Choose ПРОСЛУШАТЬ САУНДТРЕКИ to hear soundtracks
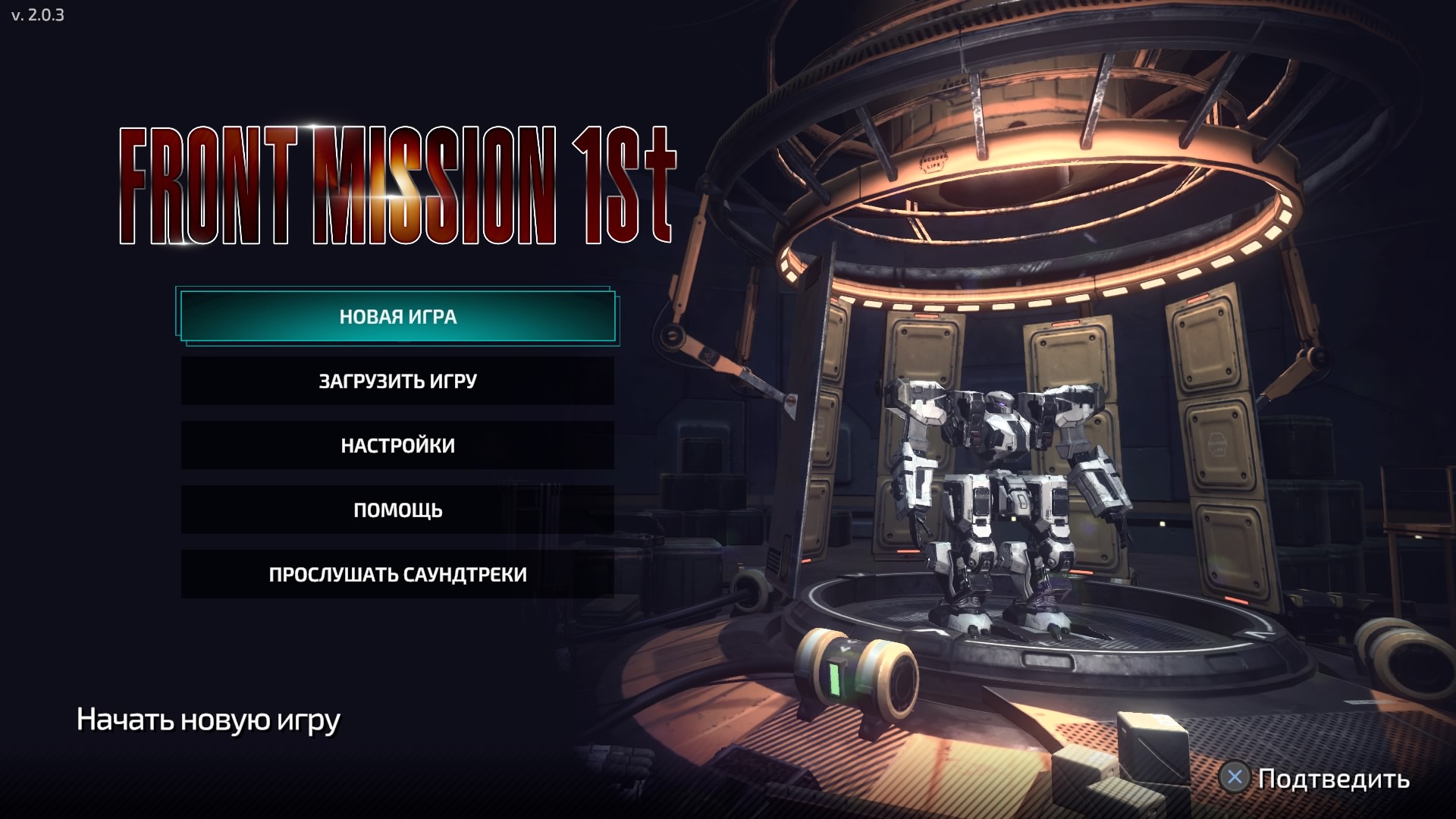This screenshot has width=1456, height=819. [397, 574]
